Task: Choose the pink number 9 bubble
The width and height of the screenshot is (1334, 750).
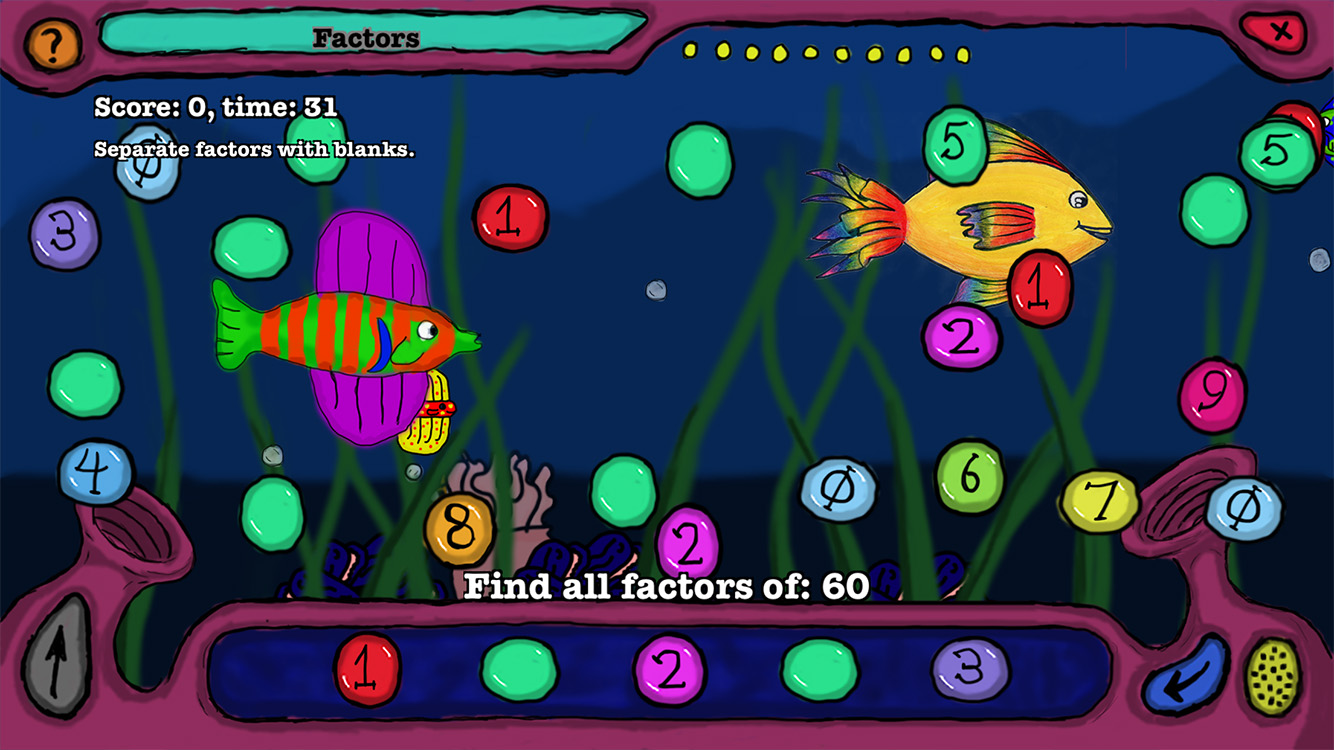Action: 1212,396
